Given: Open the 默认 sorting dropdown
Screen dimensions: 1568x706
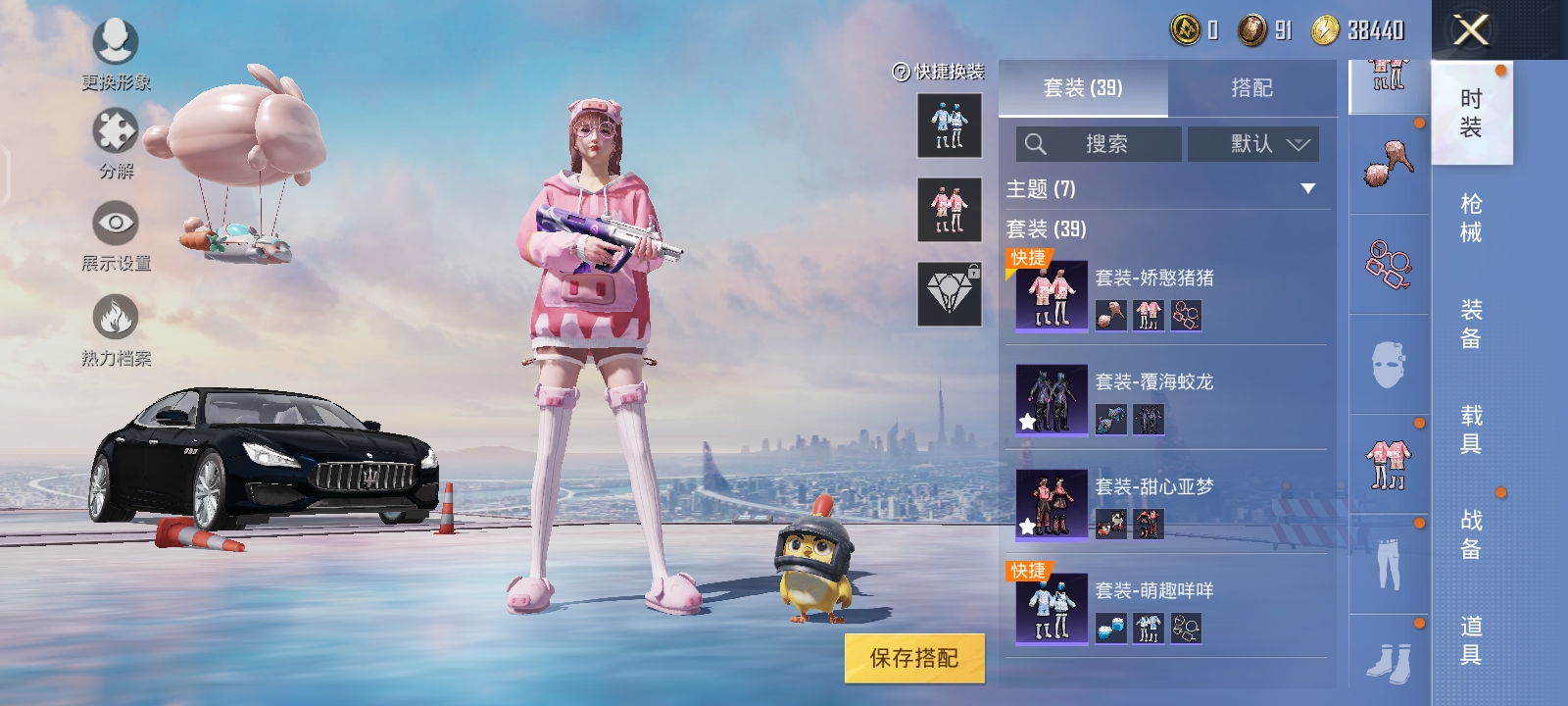Looking at the screenshot, I should click(1254, 144).
